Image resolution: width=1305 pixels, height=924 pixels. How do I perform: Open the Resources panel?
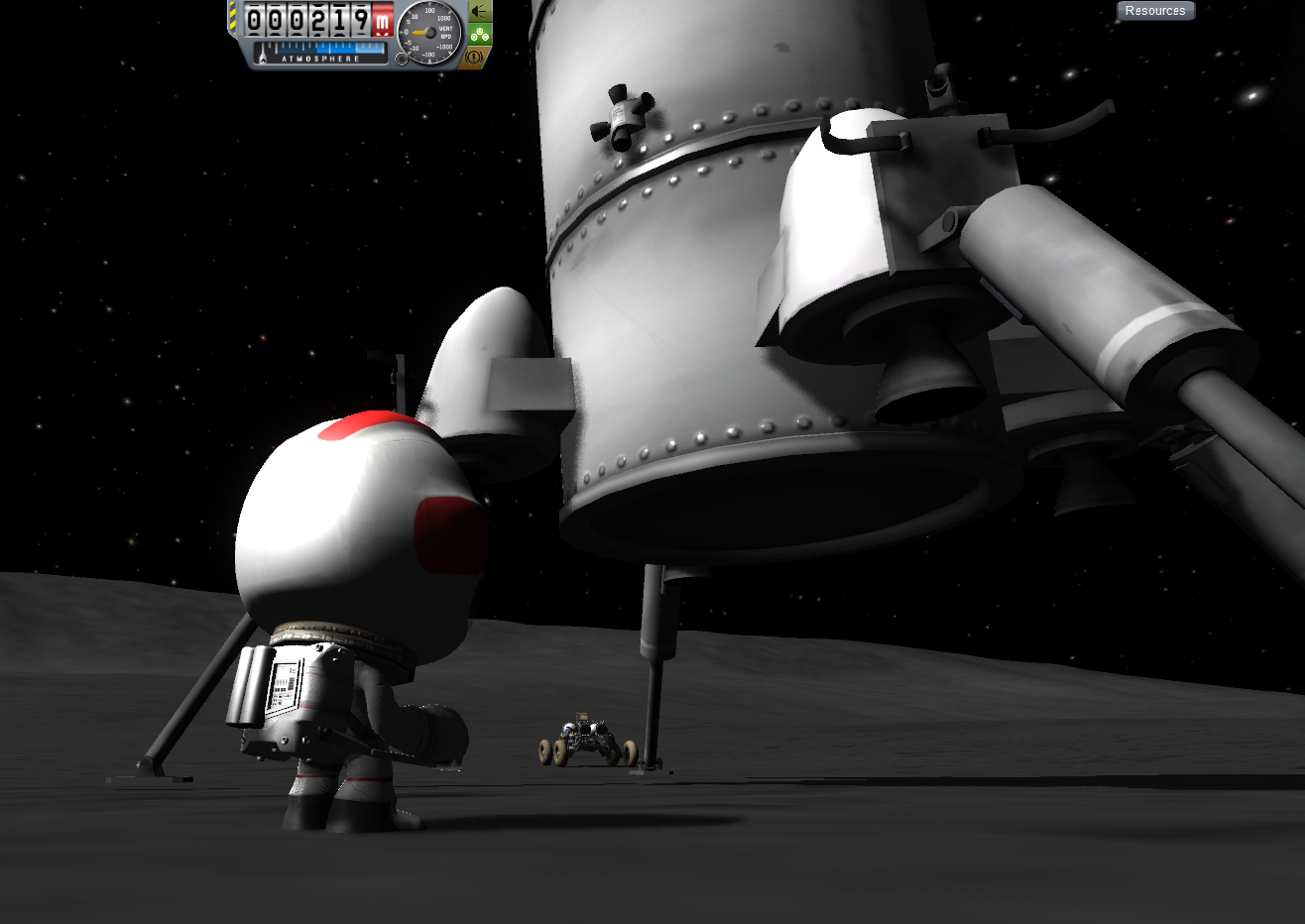[x=1155, y=11]
